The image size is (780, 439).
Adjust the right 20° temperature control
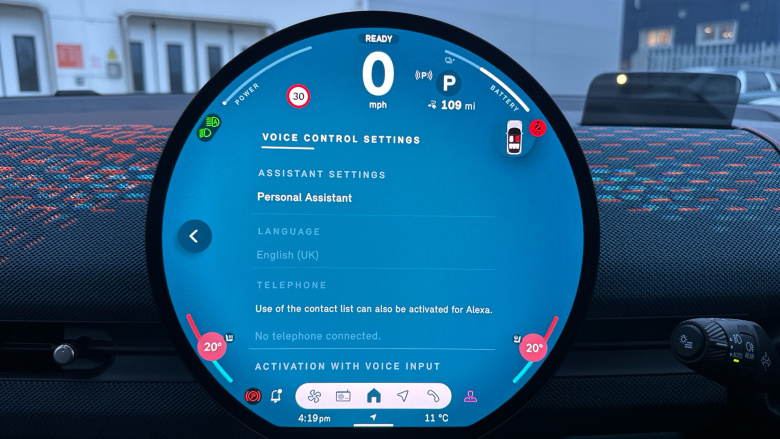point(533,348)
